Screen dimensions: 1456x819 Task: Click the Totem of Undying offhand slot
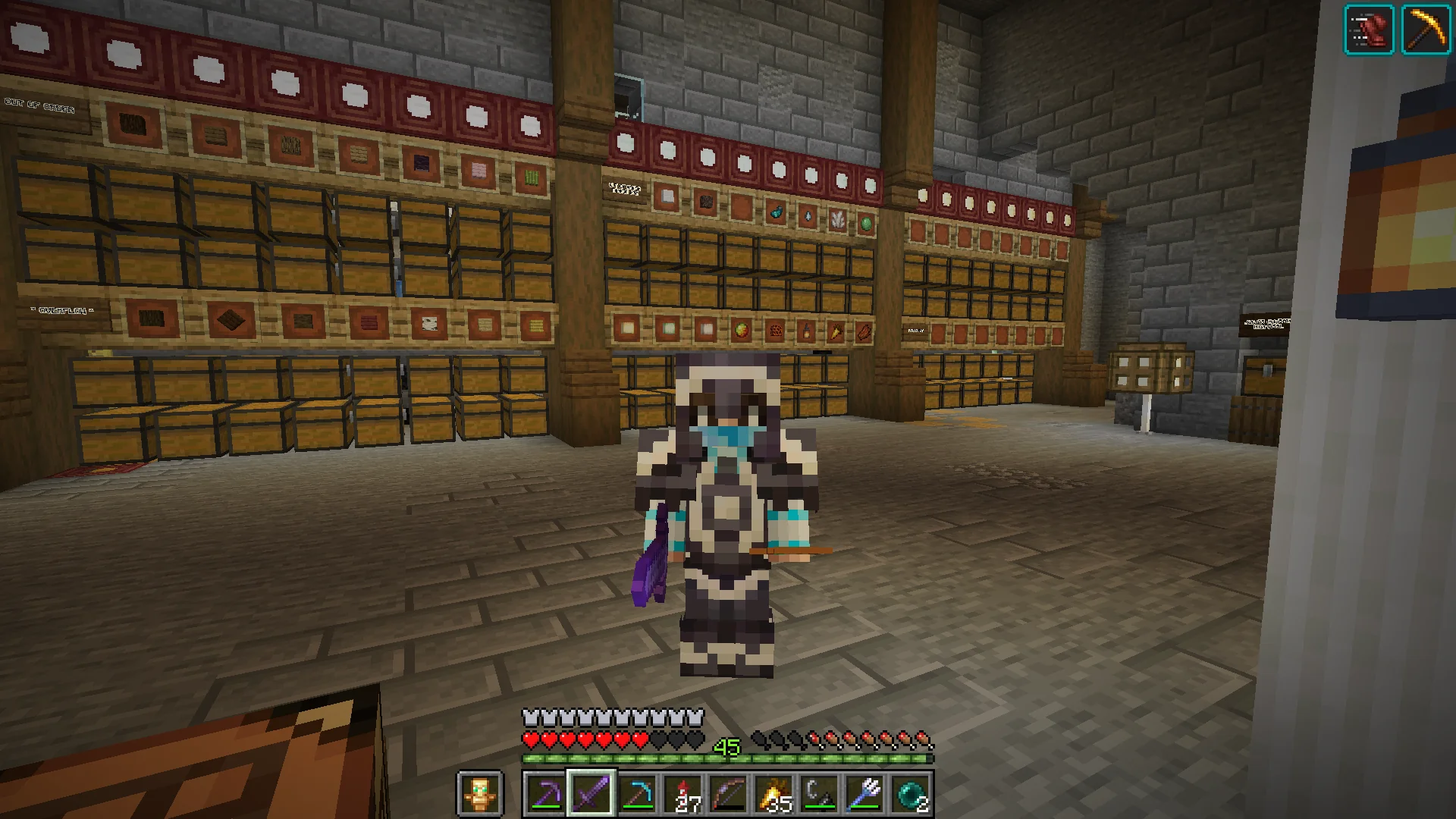pyautogui.click(x=481, y=790)
